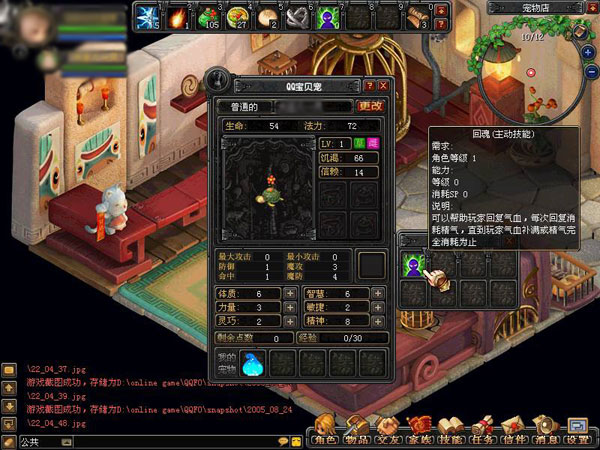Image resolution: width=600 pixels, height=450 pixels.
Task: Use the fireball skill in hotbar
Action: tap(180, 16)
